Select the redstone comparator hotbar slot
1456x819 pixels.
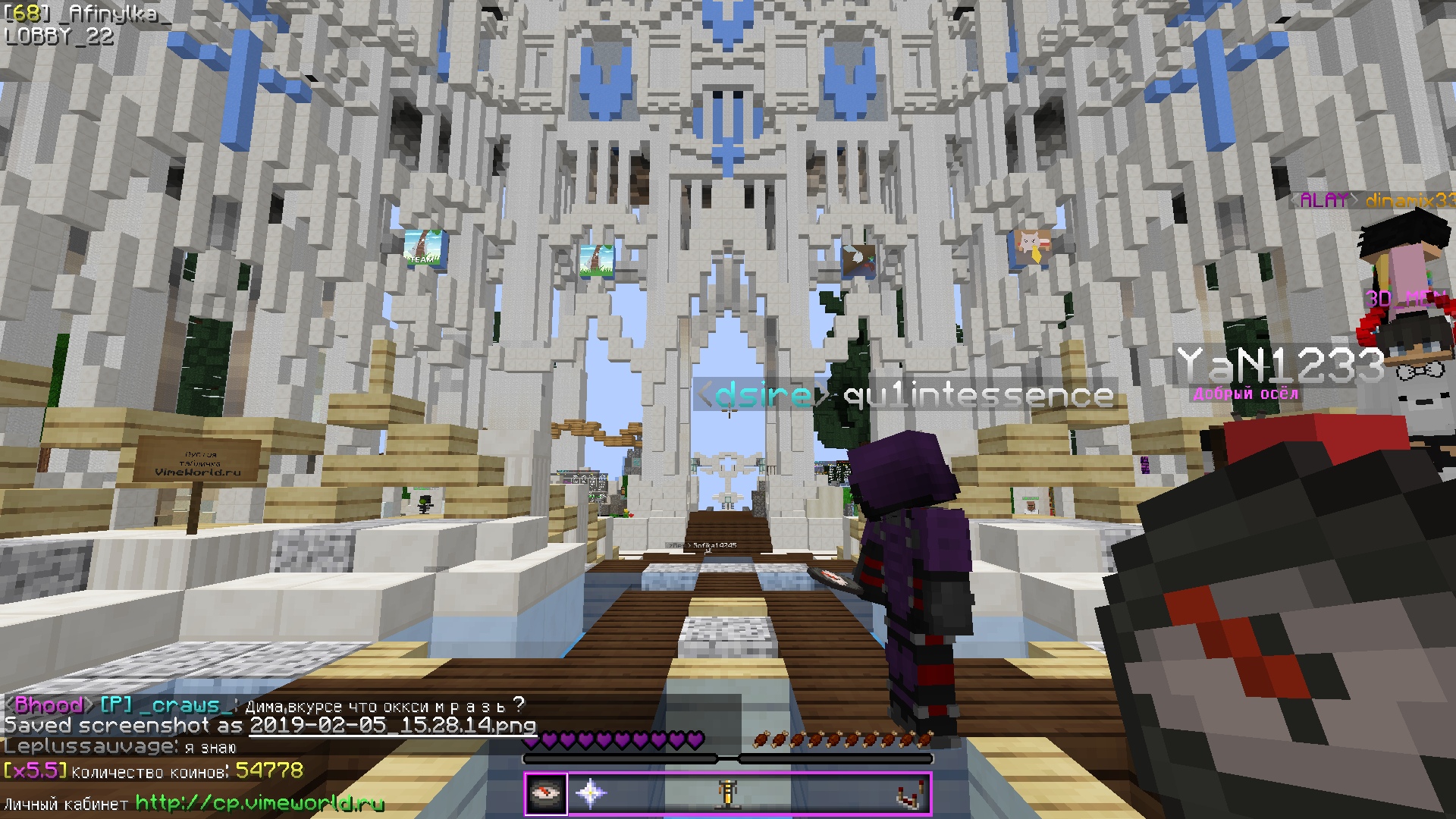tap(909, 795)
